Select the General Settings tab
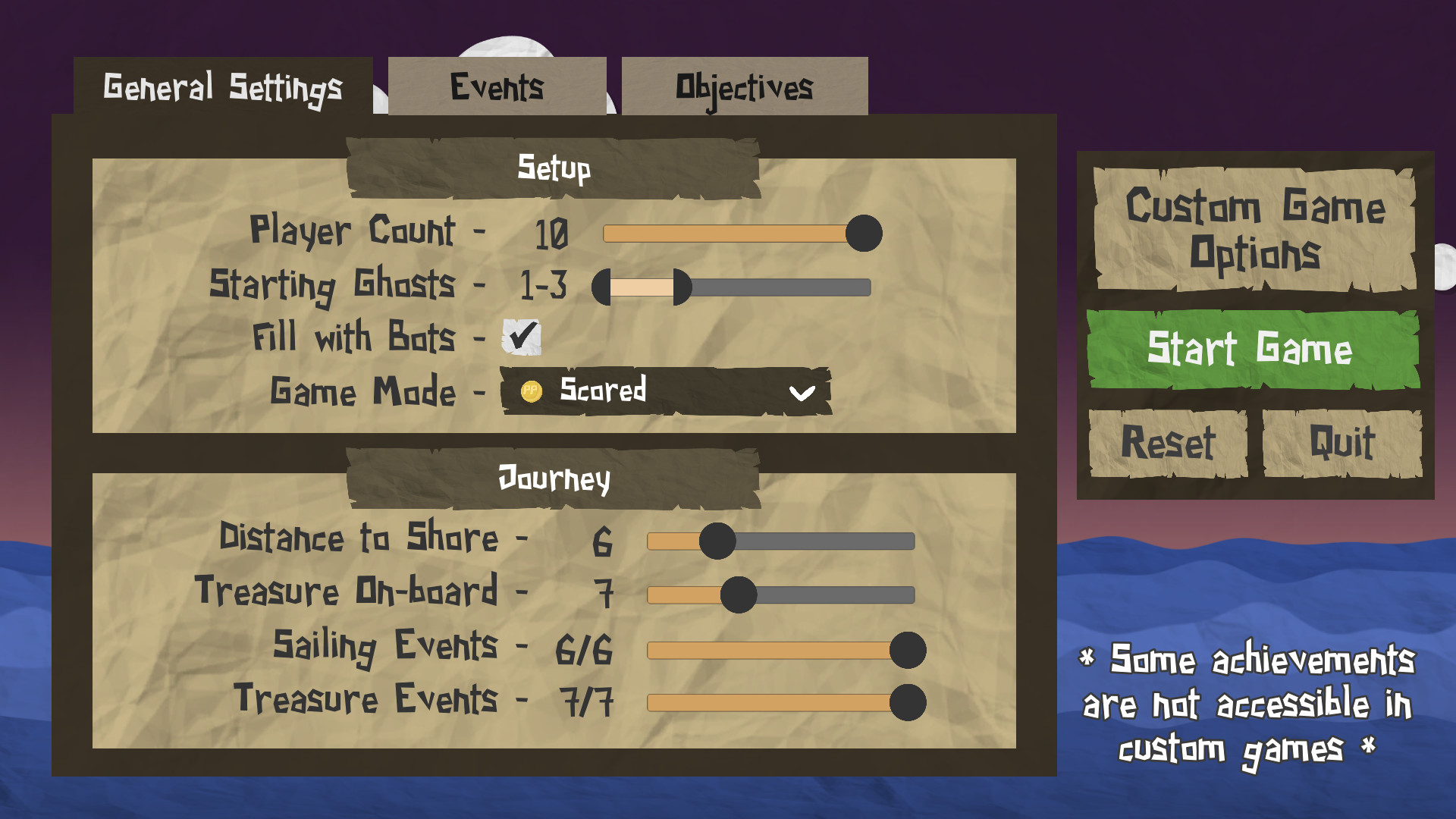The image size is (1456, 819). coord(223,85)
